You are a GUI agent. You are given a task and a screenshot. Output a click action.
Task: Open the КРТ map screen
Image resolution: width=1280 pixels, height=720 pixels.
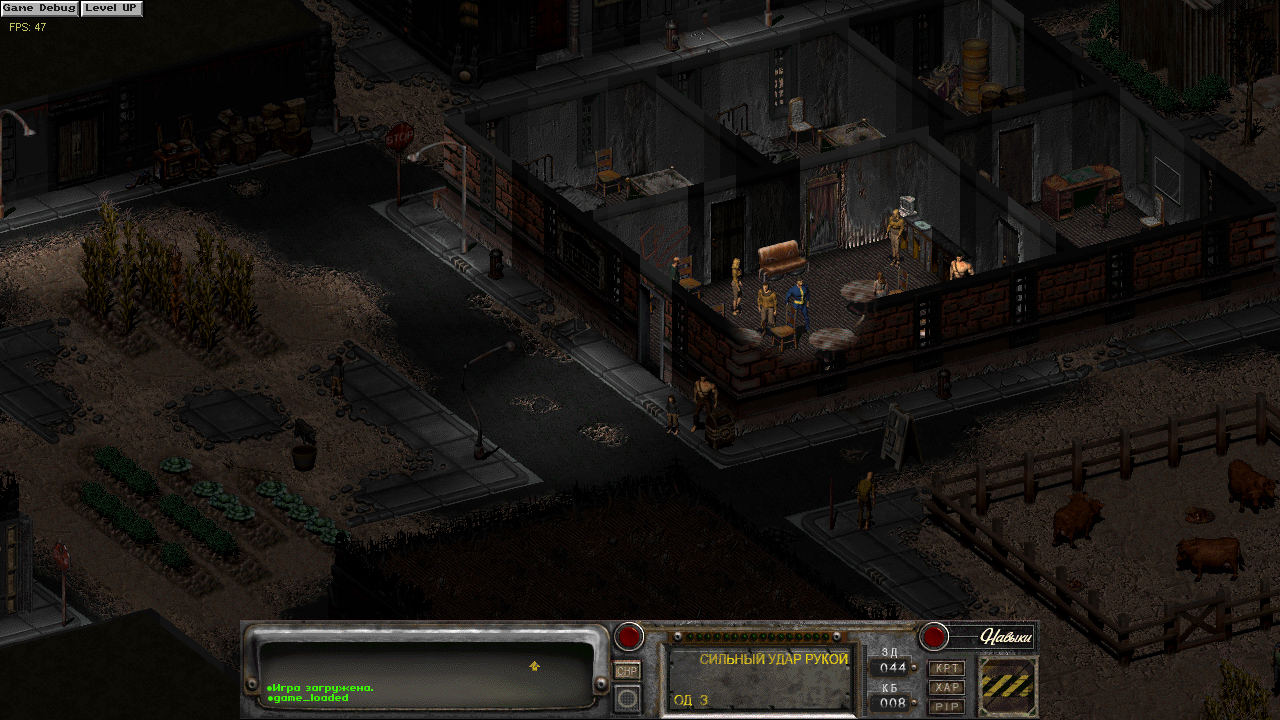coord(946,668)
